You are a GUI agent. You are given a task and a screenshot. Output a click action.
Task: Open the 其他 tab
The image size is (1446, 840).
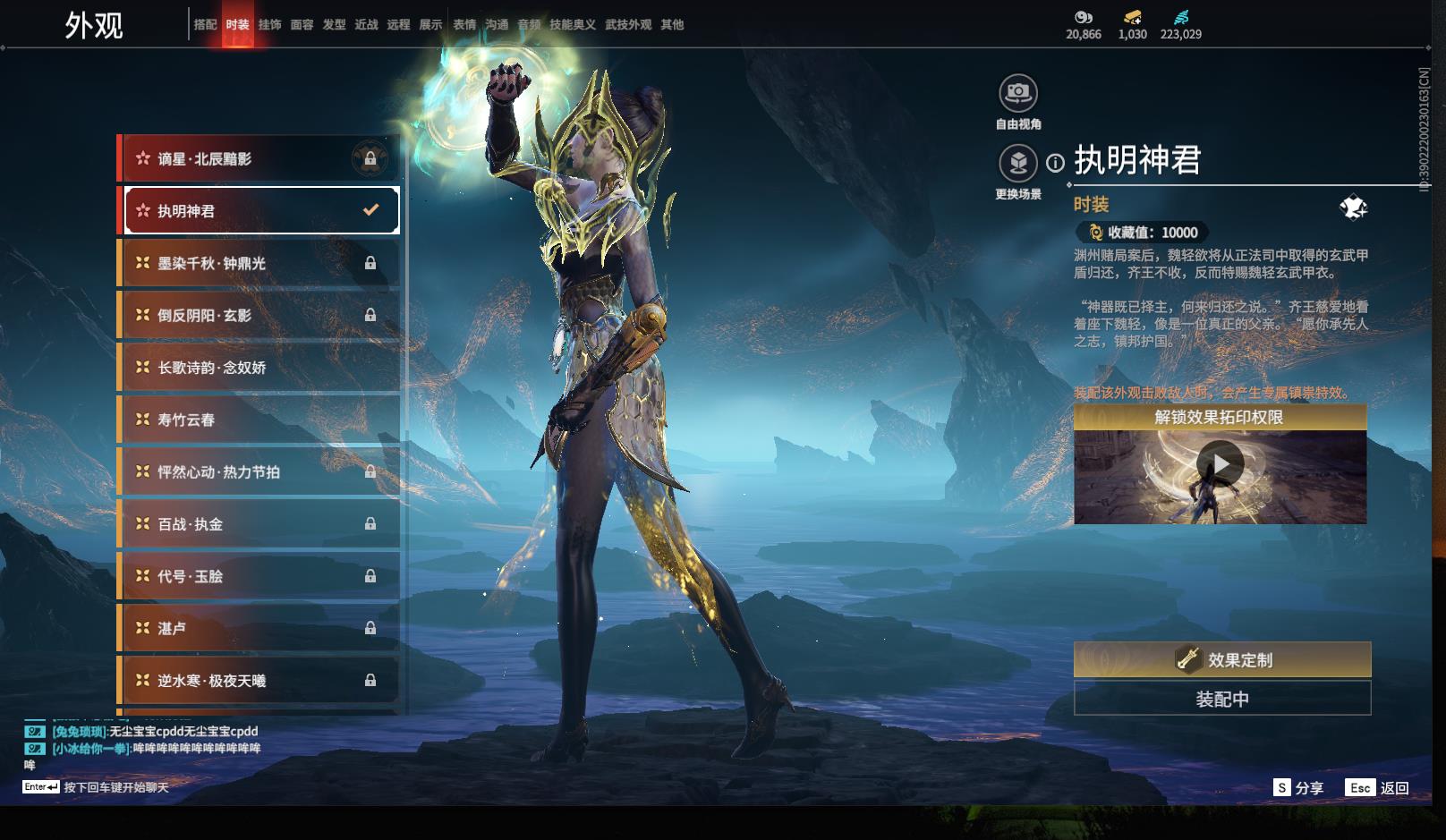pyautogui.click(x=672, y=25)
